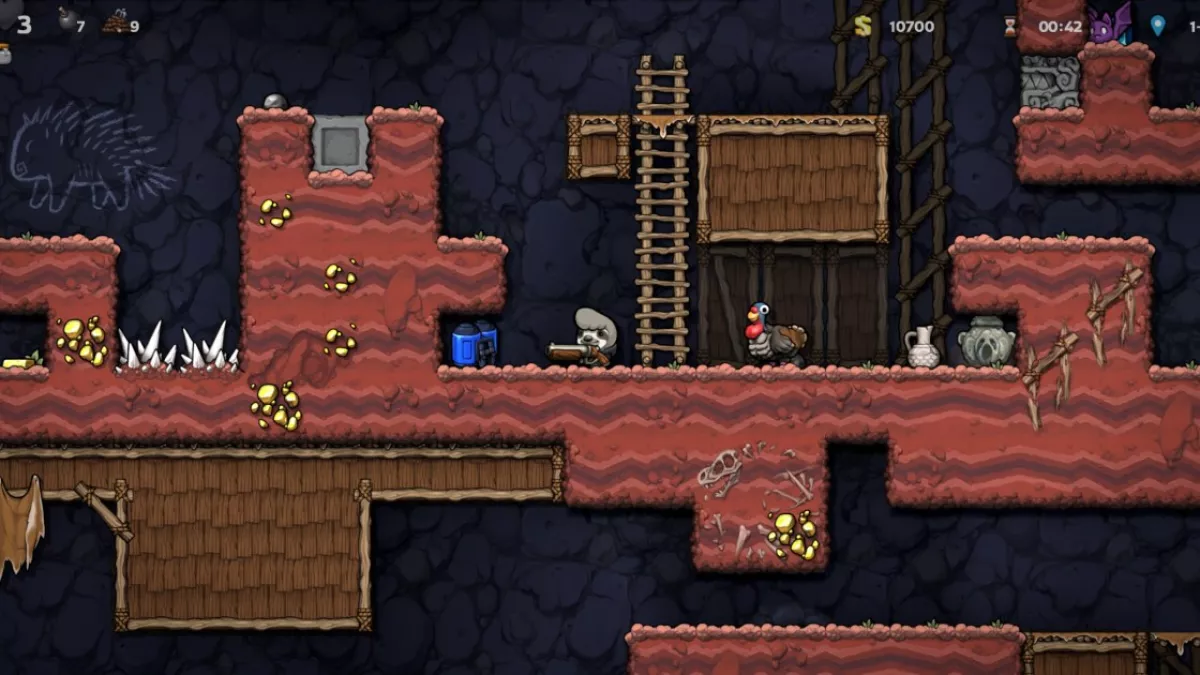This screenshot has width=1200, height=675.
Task: Select the bomb icon in the HUD
Action: (x=67, y=20)
